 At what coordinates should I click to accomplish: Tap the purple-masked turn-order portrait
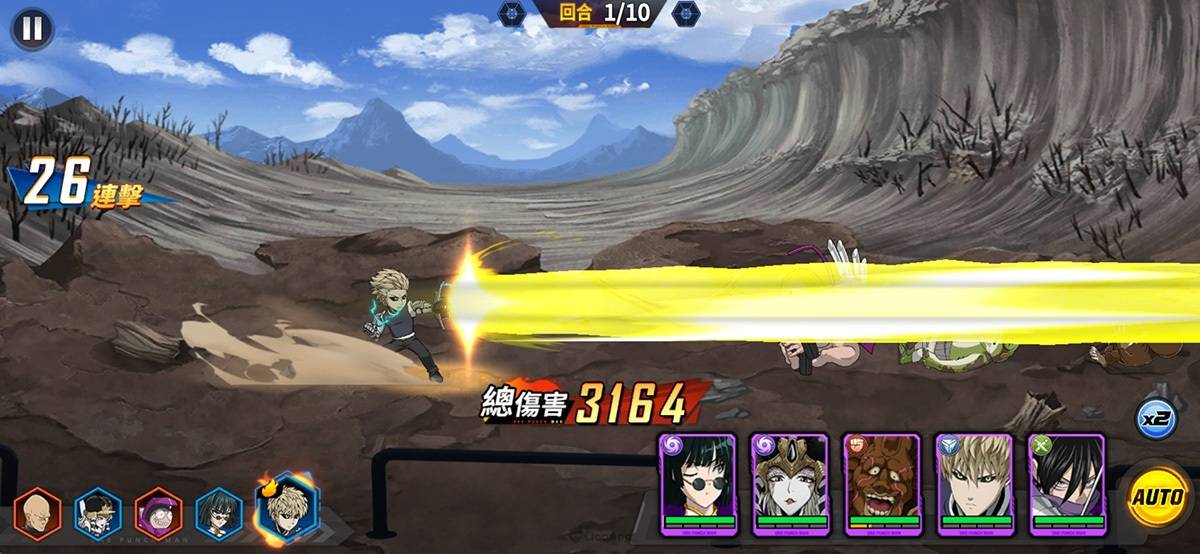coord(158,513)
